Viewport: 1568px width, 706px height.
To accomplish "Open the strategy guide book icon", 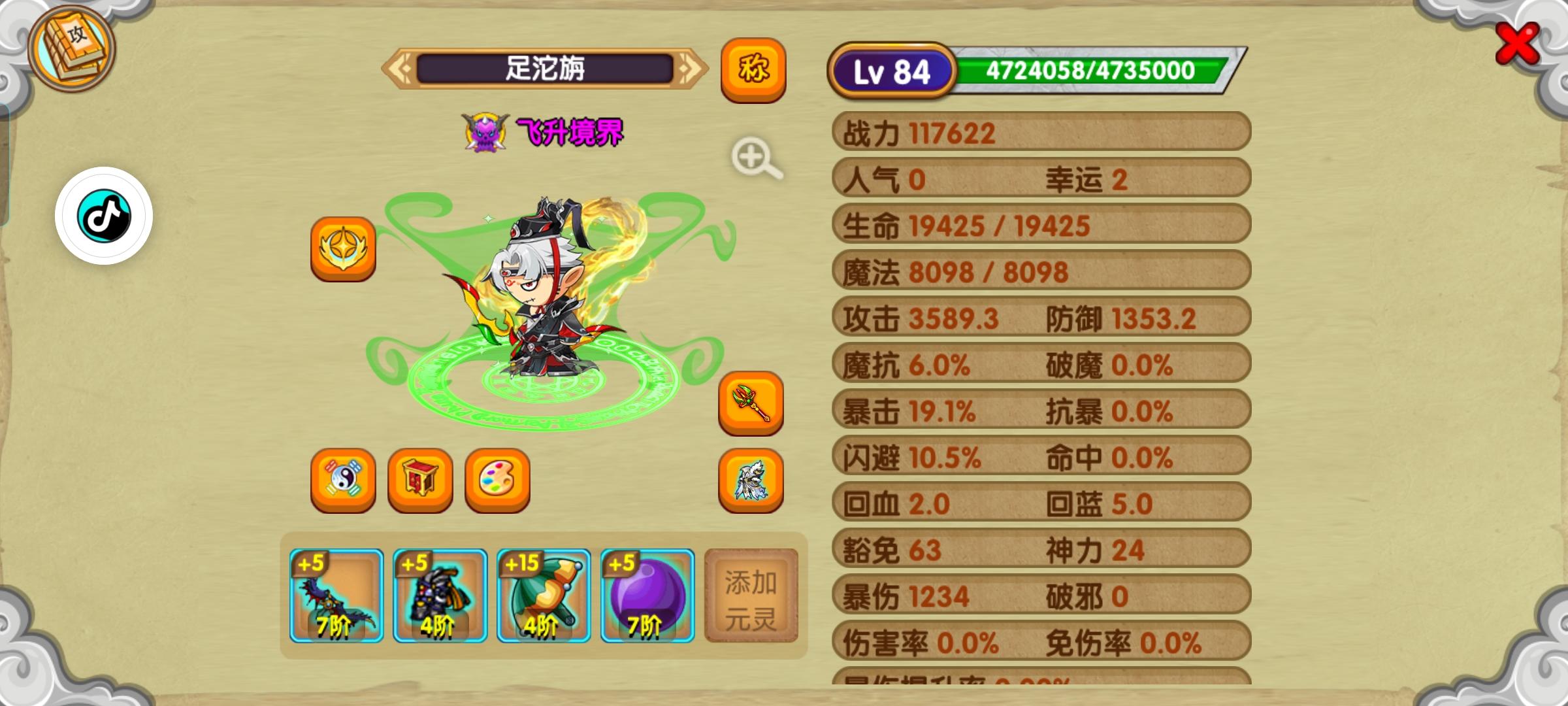I will pyautogui.click(x=71, y=52).
